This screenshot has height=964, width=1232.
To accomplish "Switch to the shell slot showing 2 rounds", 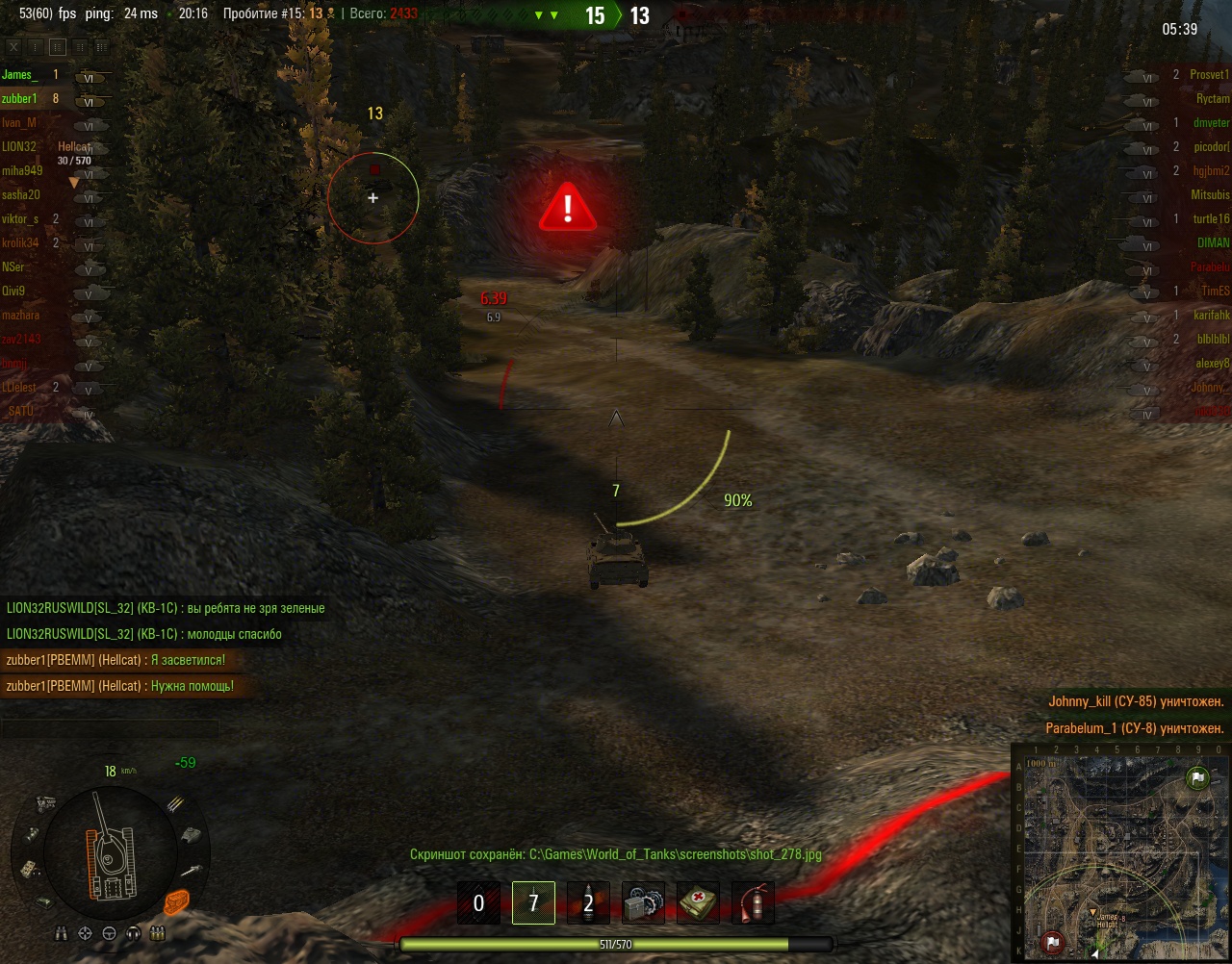I will [x=588, y=903].
